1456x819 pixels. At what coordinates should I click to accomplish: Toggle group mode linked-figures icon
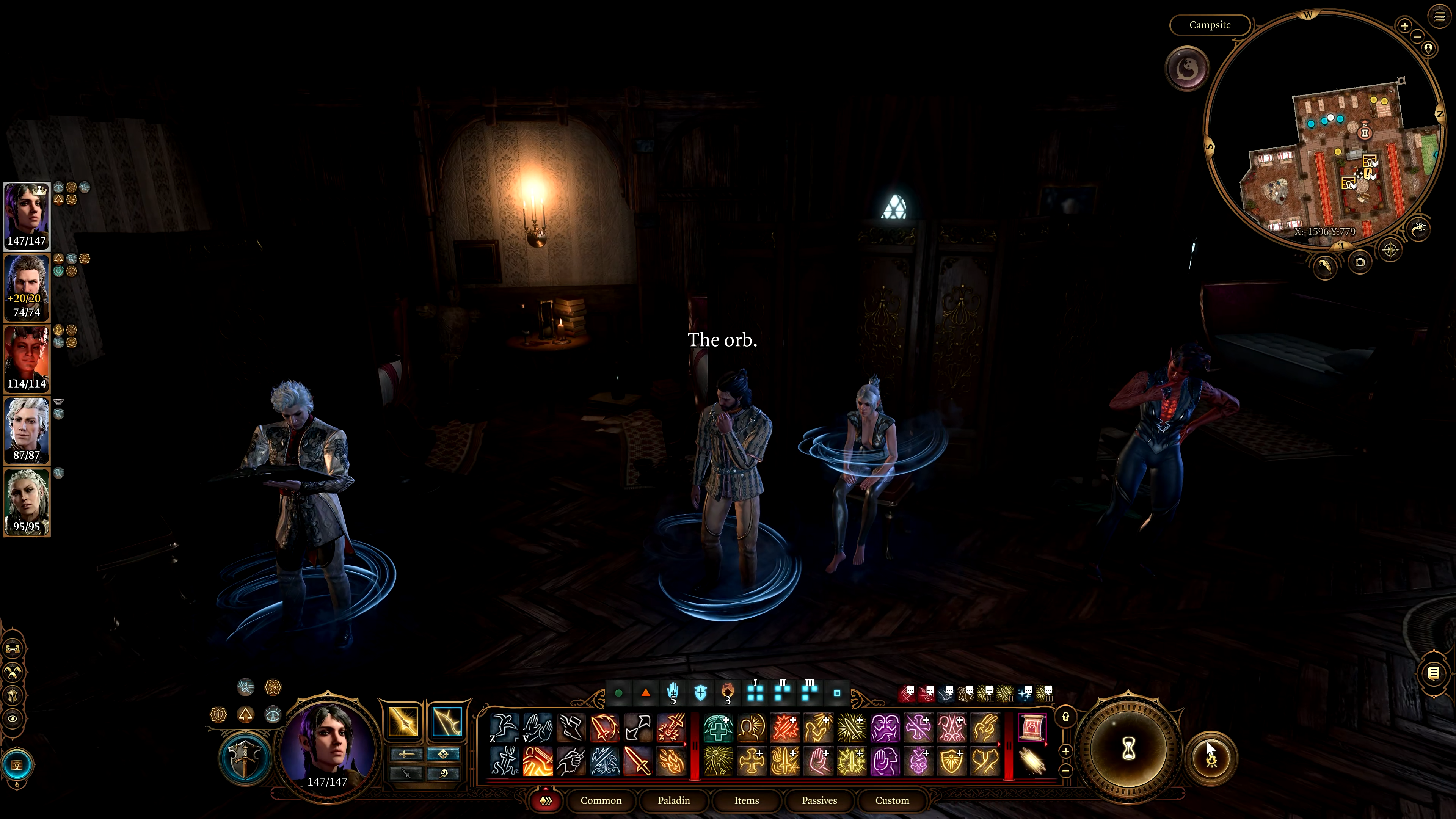pyautogui.click(x=13, y=648)
